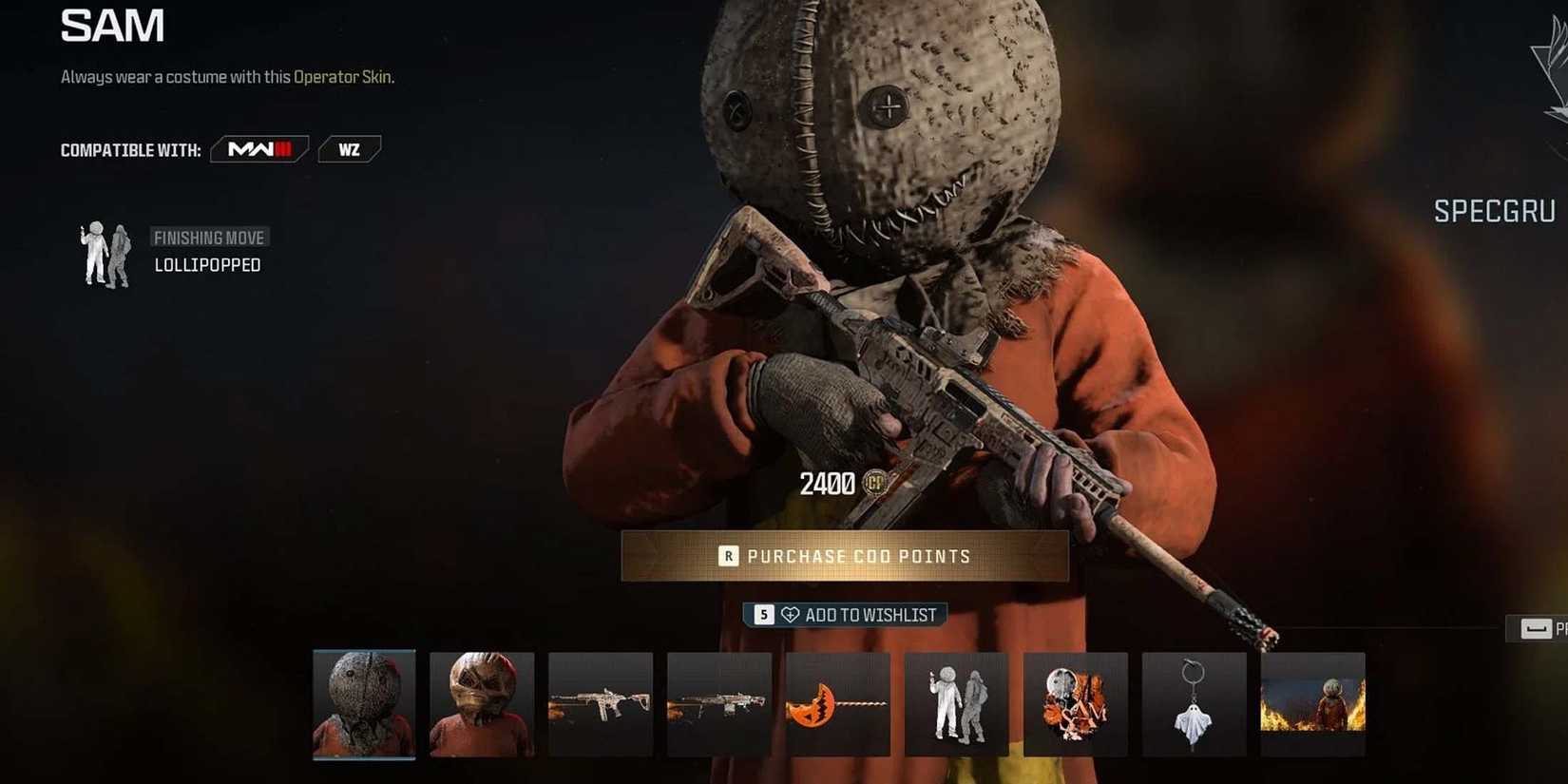Click the Finishing Move label tag

click(209, 237)
